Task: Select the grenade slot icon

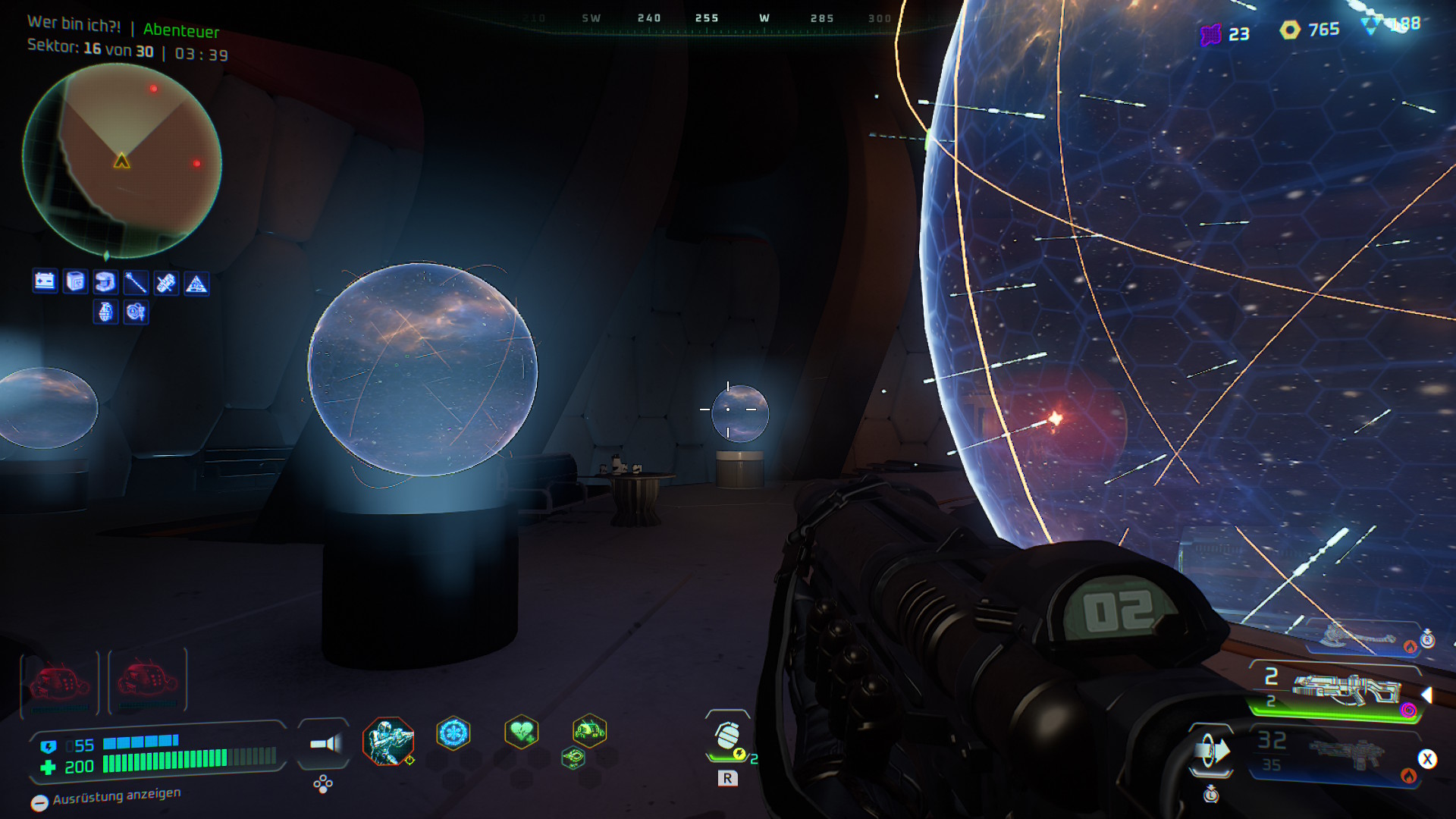Action: pos(728,736)
